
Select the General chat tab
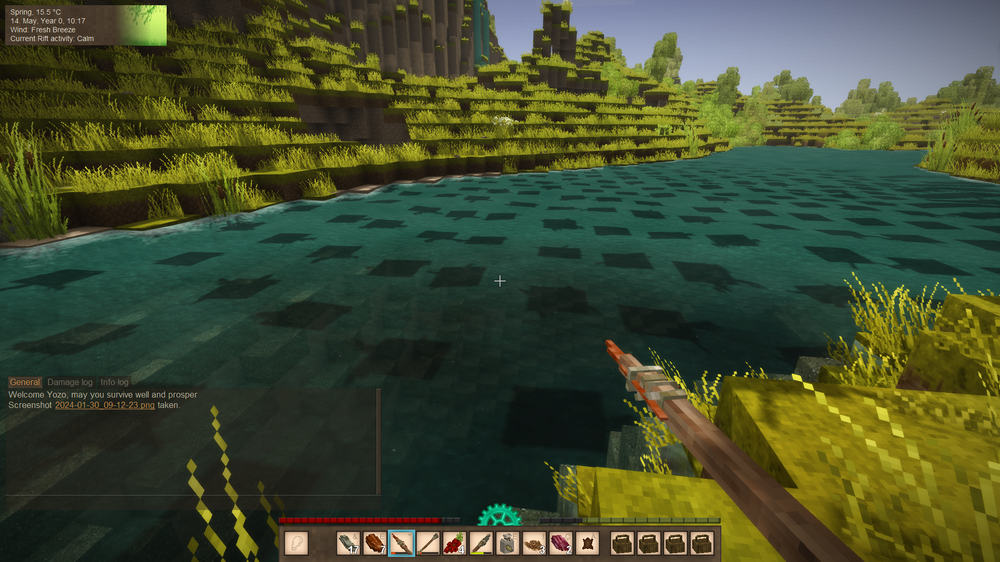[25, 382]
